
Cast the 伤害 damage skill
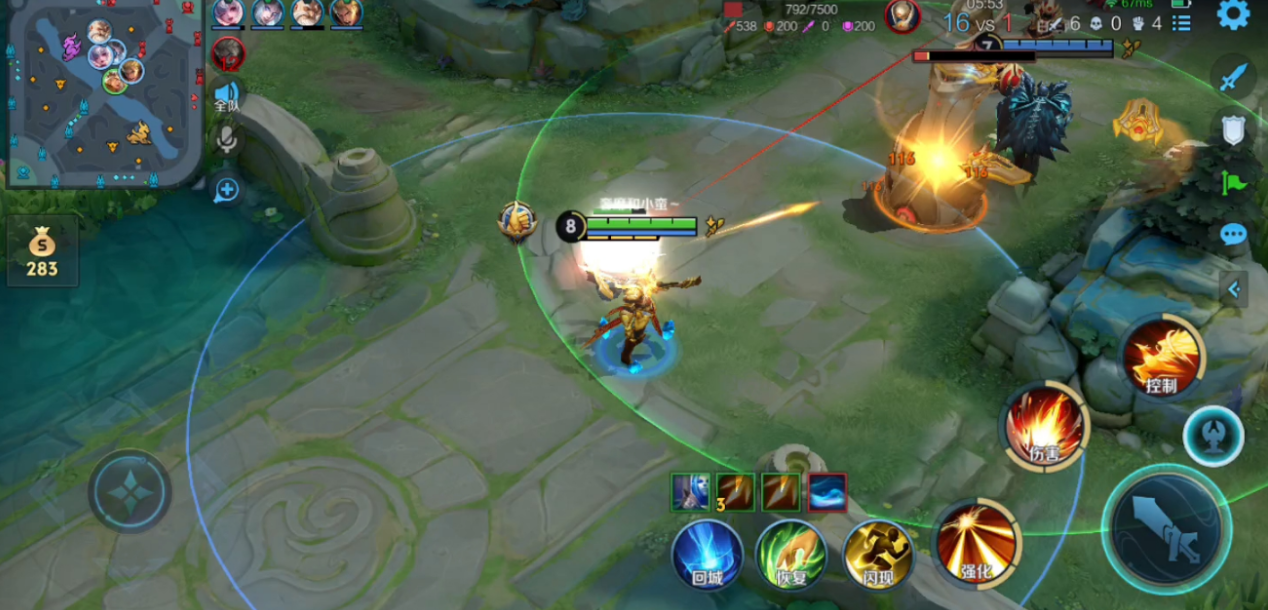click(1044, 427)
